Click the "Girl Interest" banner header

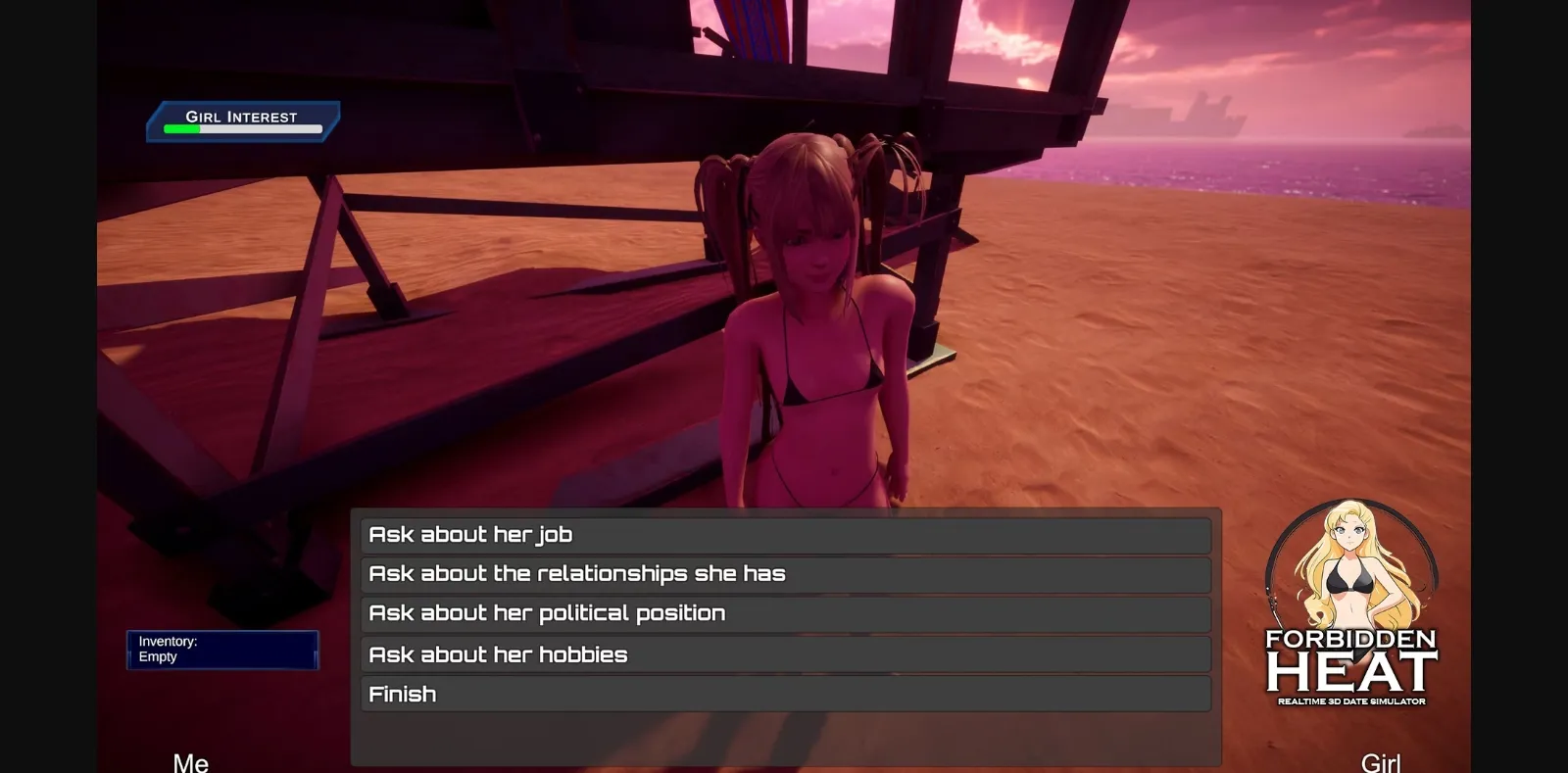(242, 116)
